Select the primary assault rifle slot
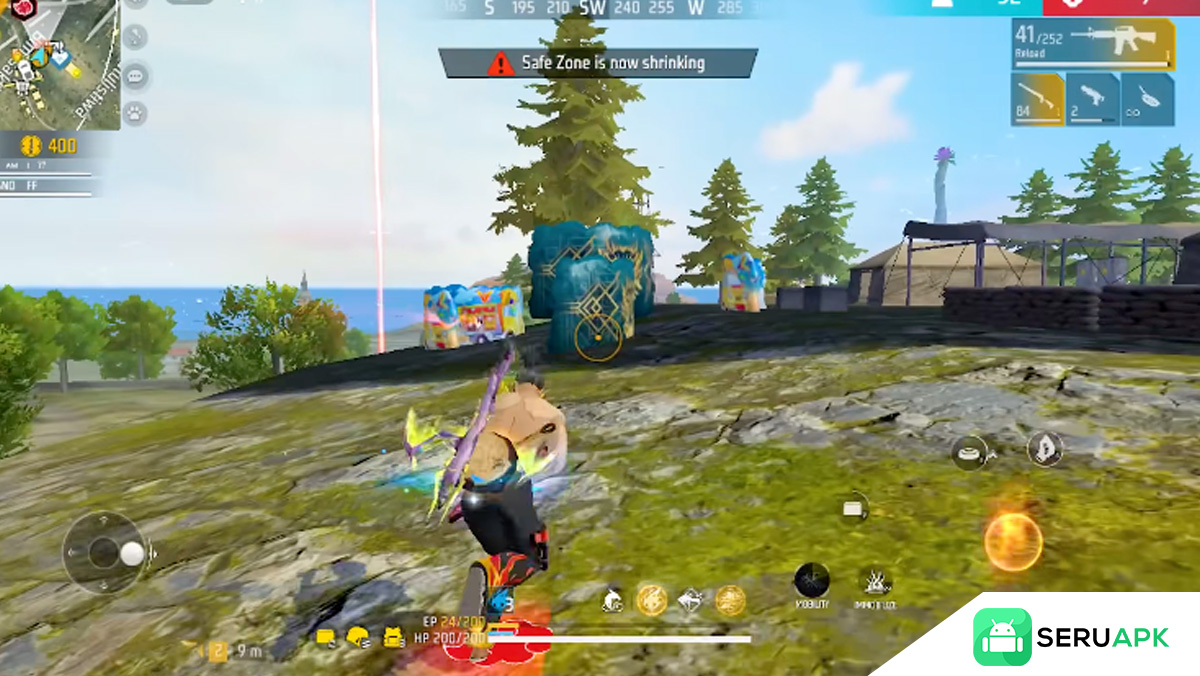 pos(1093,44)
